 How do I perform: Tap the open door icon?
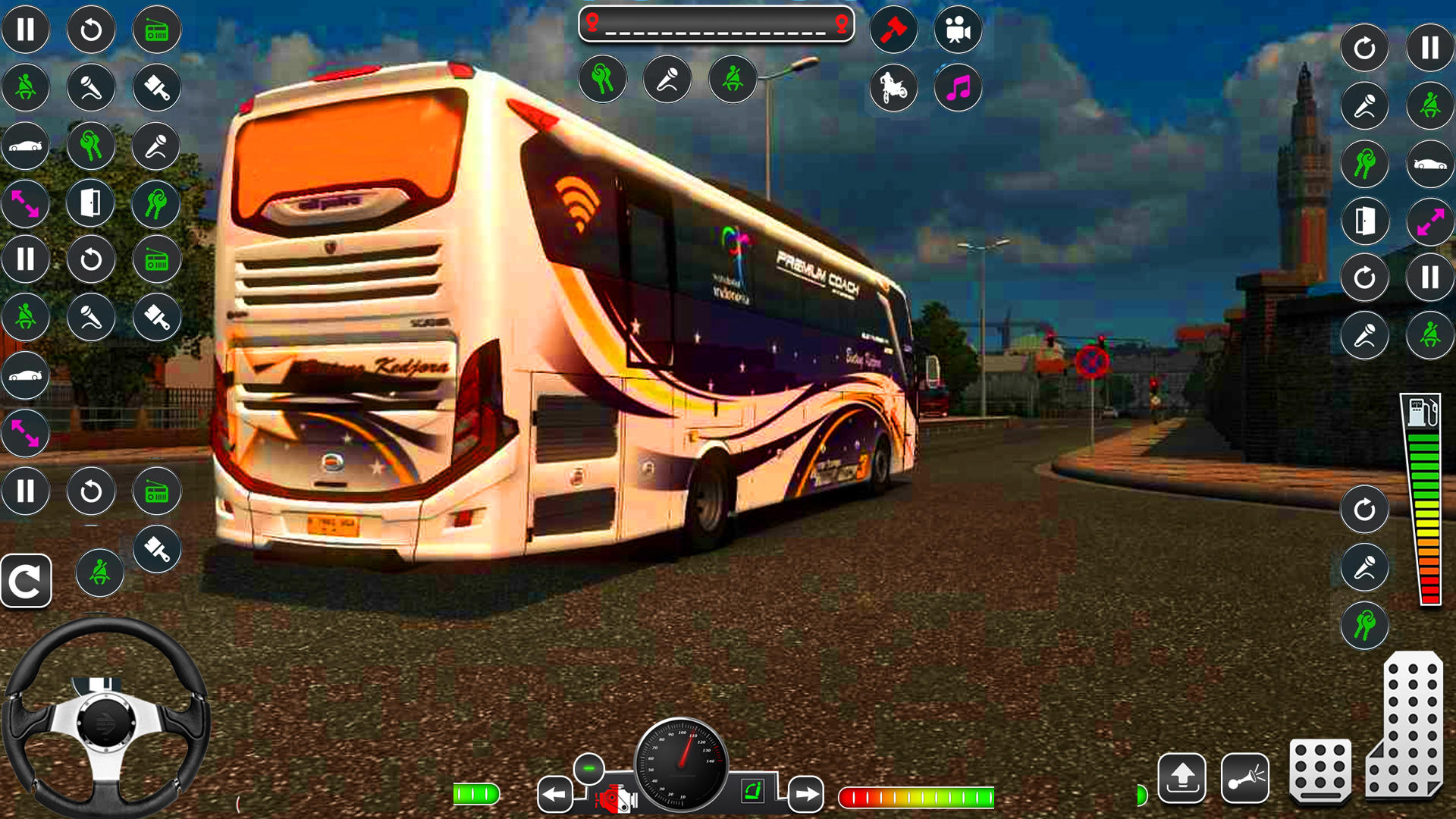coord(91,203)
